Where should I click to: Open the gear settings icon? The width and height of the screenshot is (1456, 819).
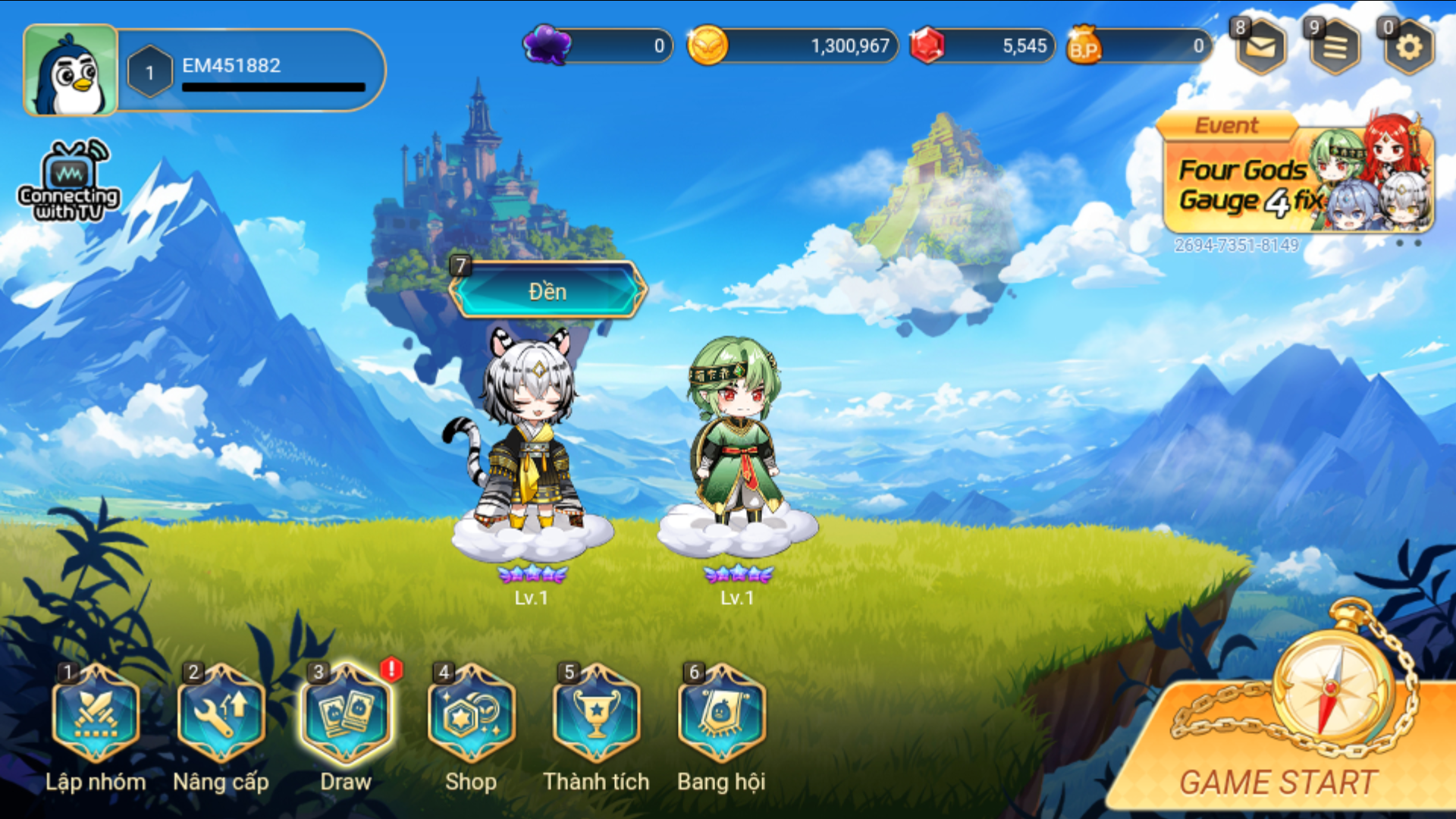(x=1409, y=47)
